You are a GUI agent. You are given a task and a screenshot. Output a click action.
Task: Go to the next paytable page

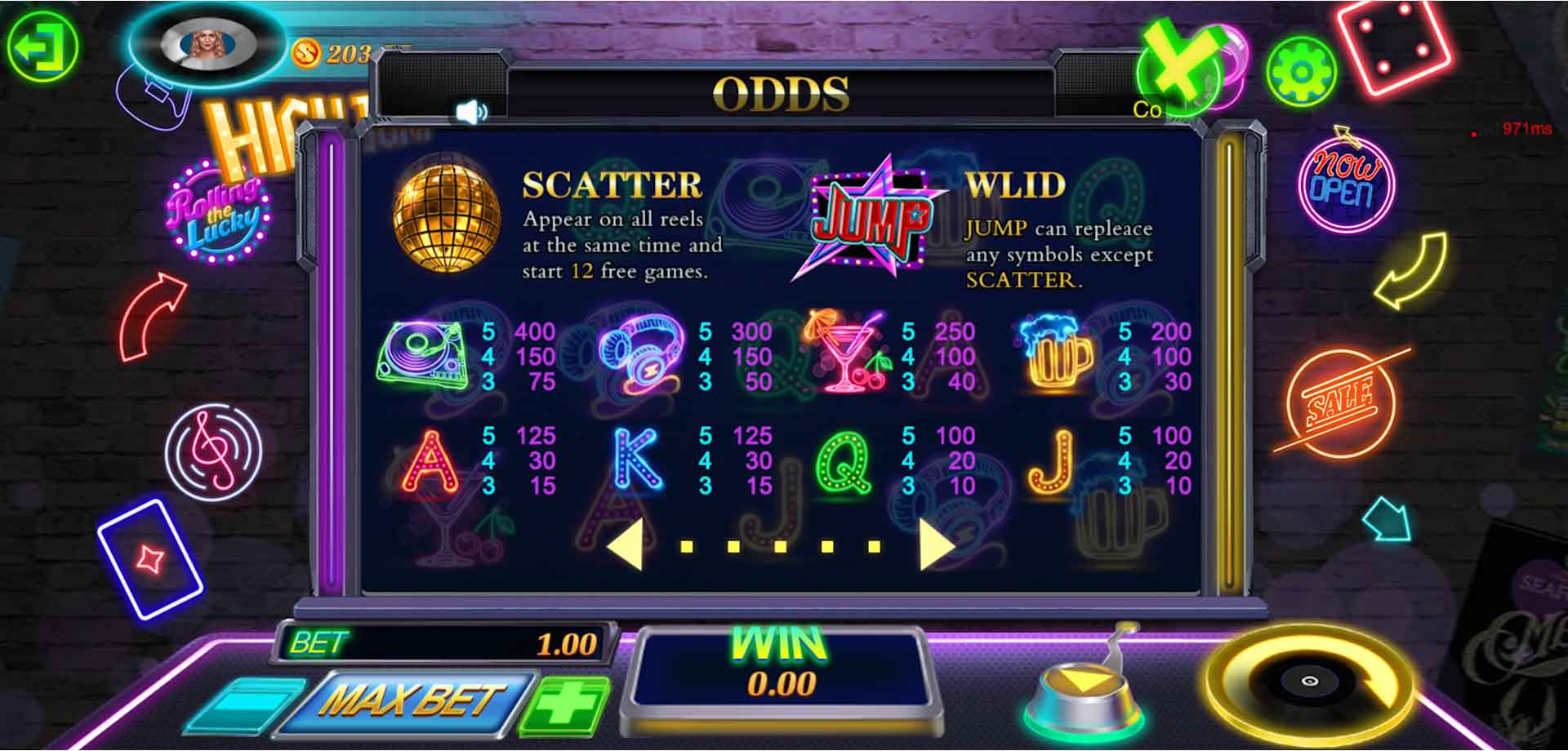(935, 544)
